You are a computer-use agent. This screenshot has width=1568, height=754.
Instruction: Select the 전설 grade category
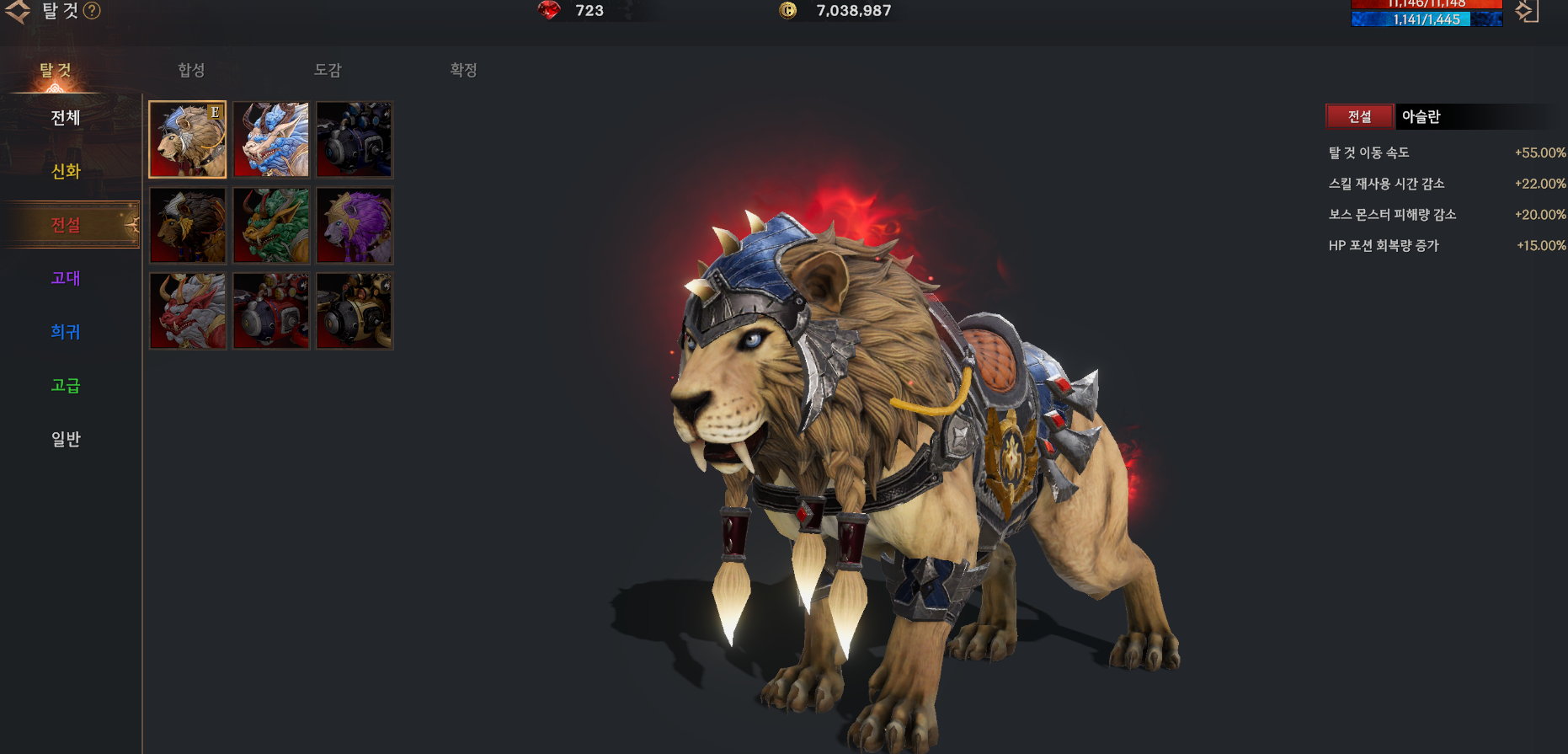tap(66, 225)
